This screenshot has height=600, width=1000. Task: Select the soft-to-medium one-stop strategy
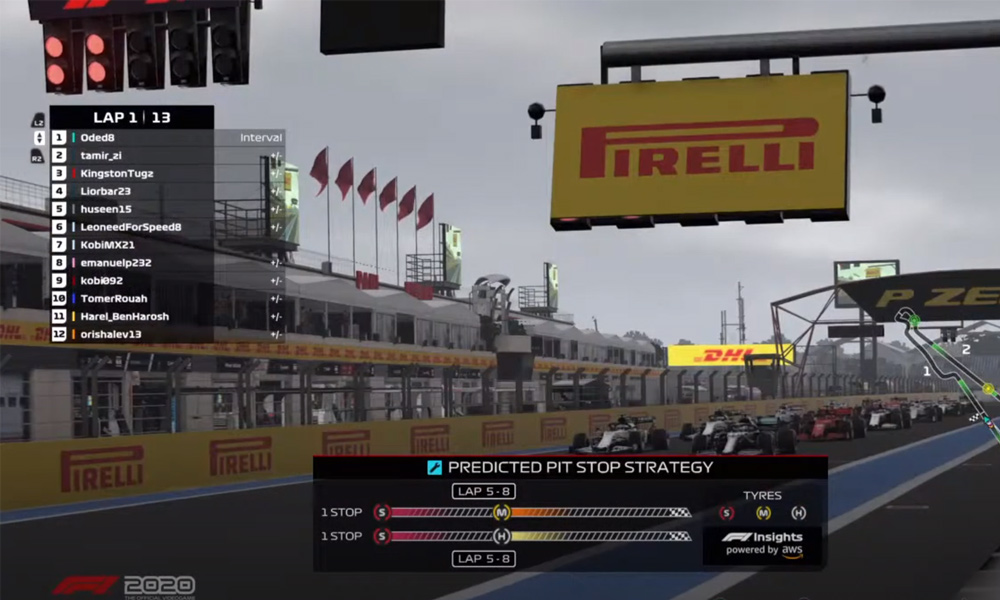532,512
